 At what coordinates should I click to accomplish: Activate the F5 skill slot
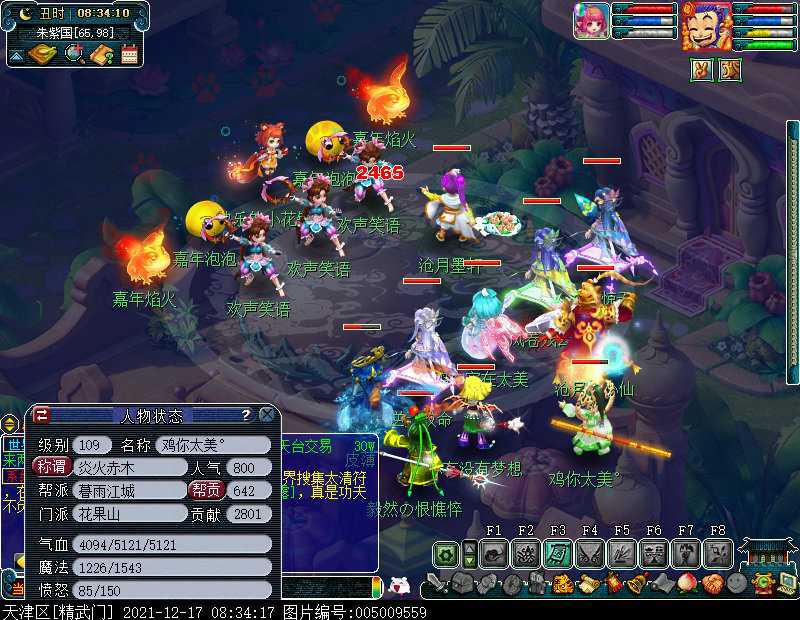click(x=621, y=553)
